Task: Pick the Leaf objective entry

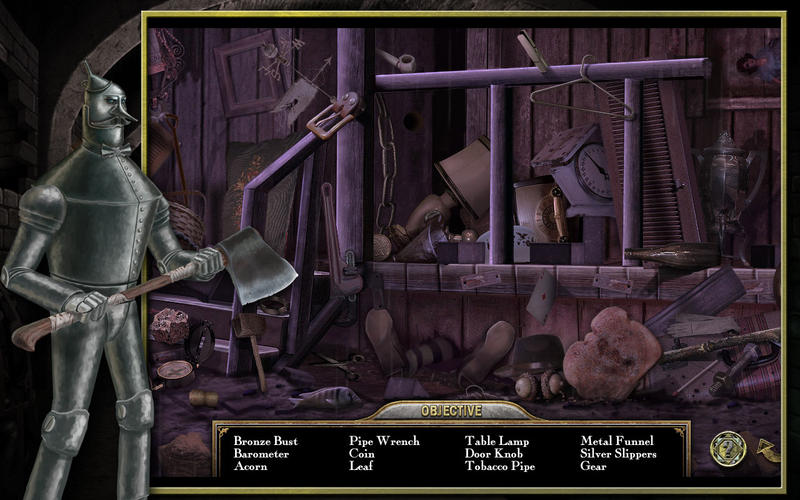Action: coord(361,467)
